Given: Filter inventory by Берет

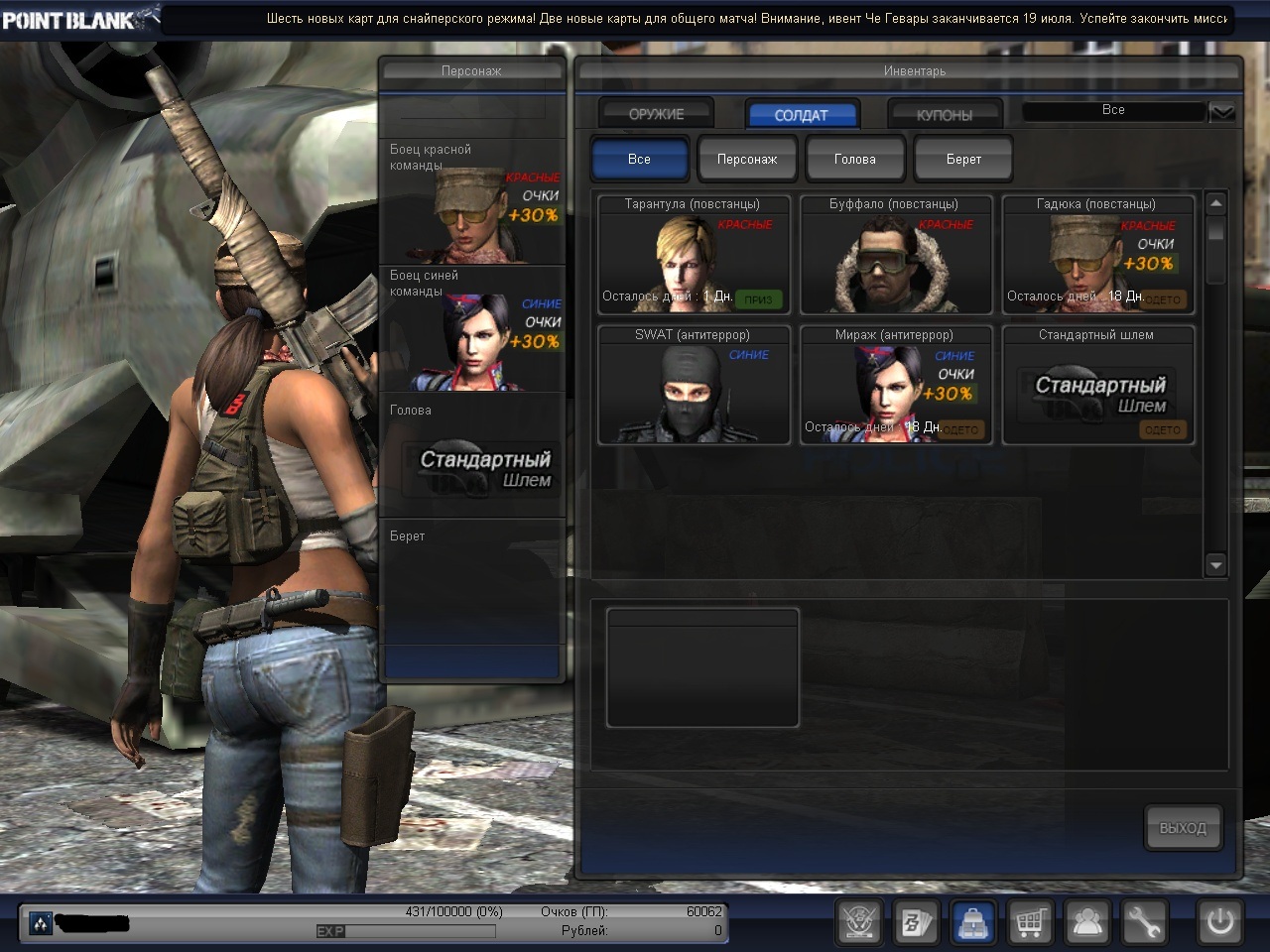Looking at the screenshot, I should tap(963, 159).
